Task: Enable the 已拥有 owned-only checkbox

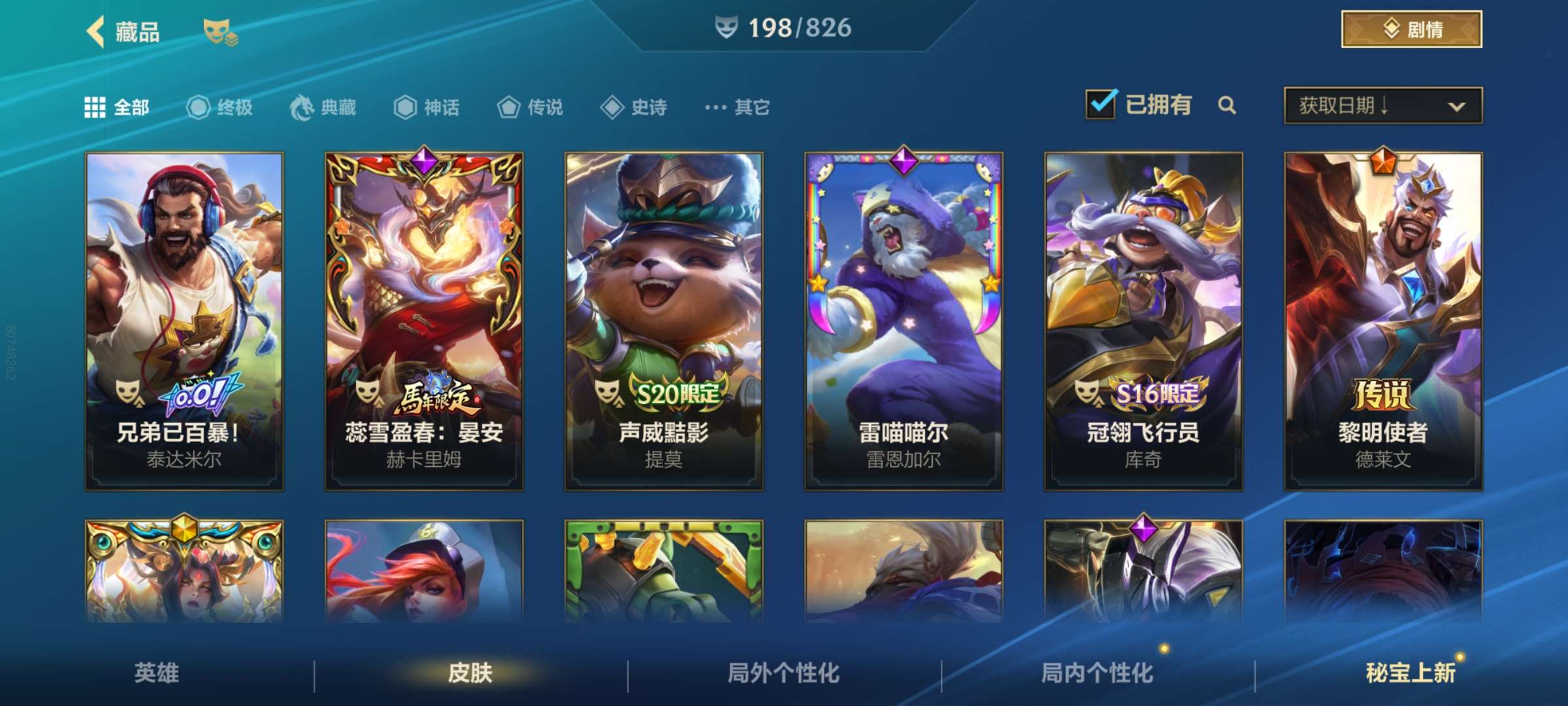Action: point(1102,103)
